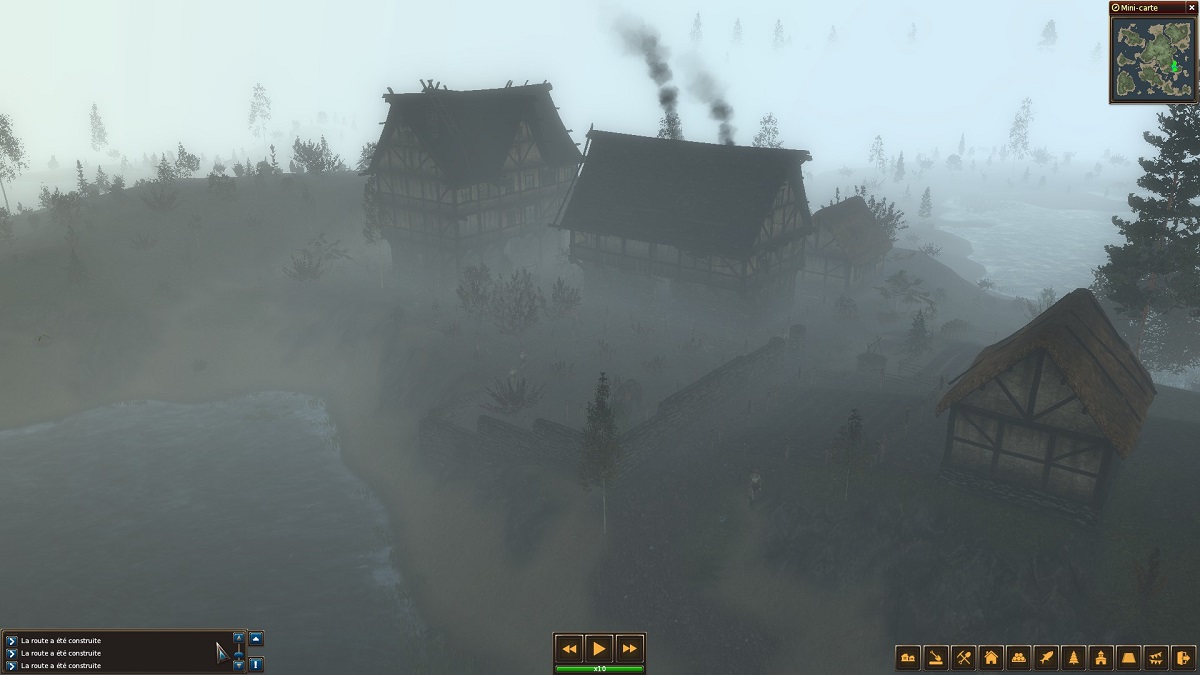Open the pickaxe and shovel menu
The width and height of the screenshot is (1200, 675).
(x=964, y=657)
